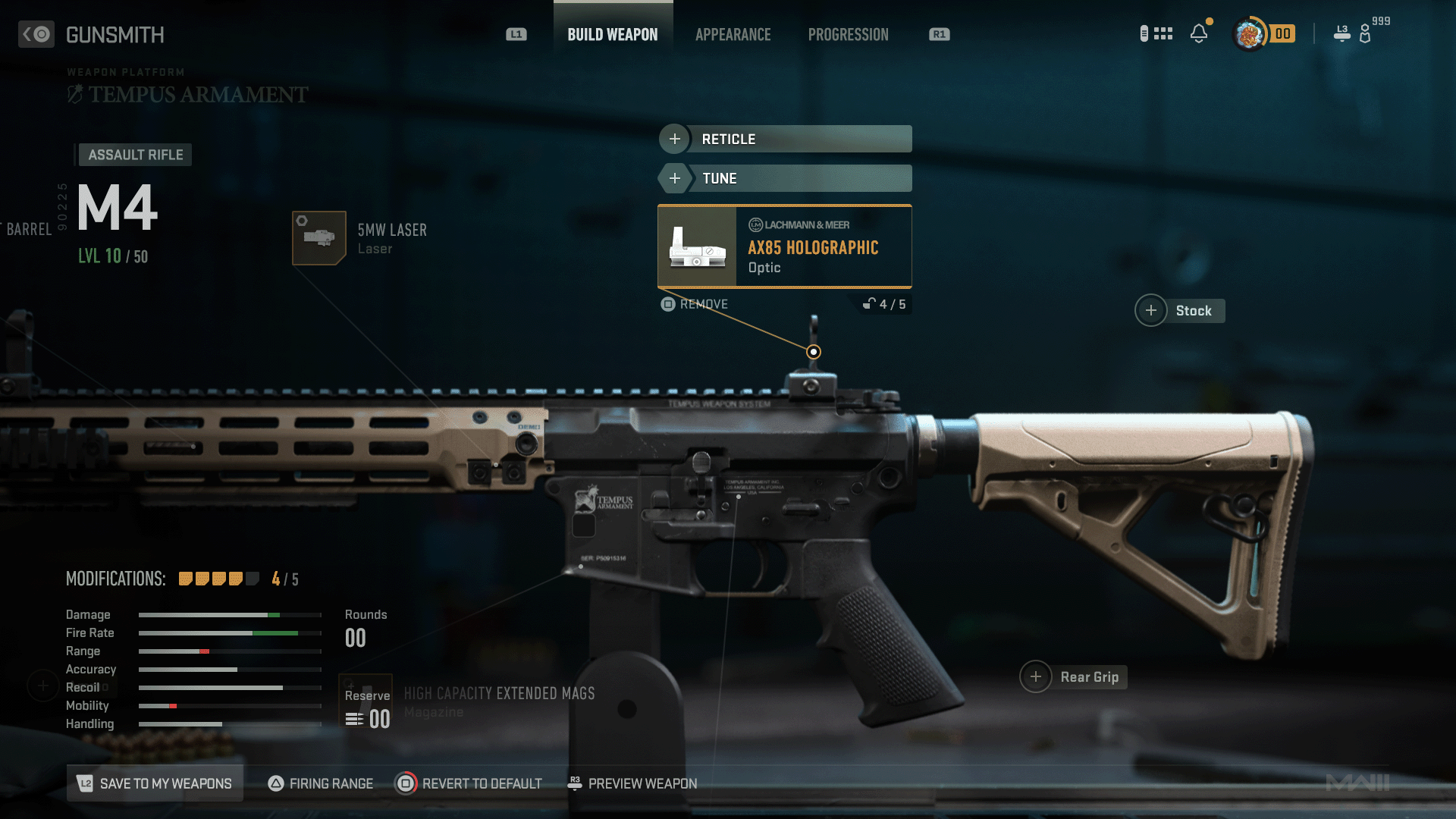
Task: Preview the weapon
Action: coord(632,783)
